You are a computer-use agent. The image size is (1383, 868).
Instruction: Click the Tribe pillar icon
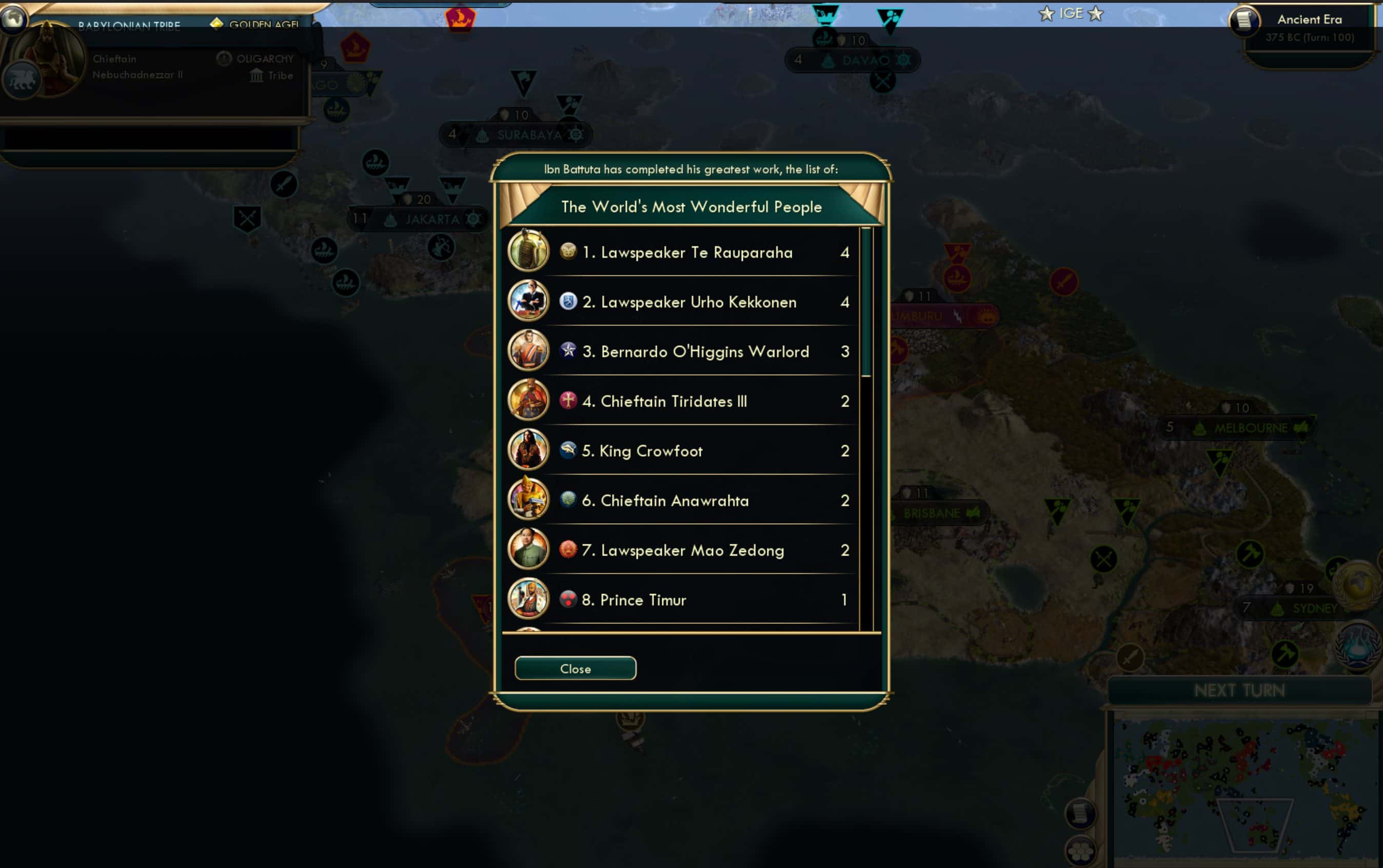coord(256,75)
